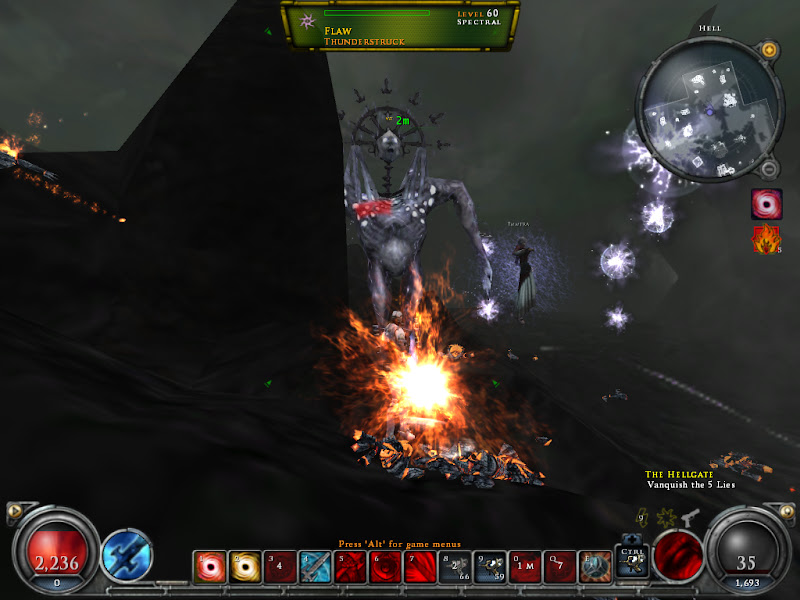Image resolution: width=800 pixels, height=600 pixels.
Task: Select the hotbar slot holding 59 items
Action: click(489, 567)
